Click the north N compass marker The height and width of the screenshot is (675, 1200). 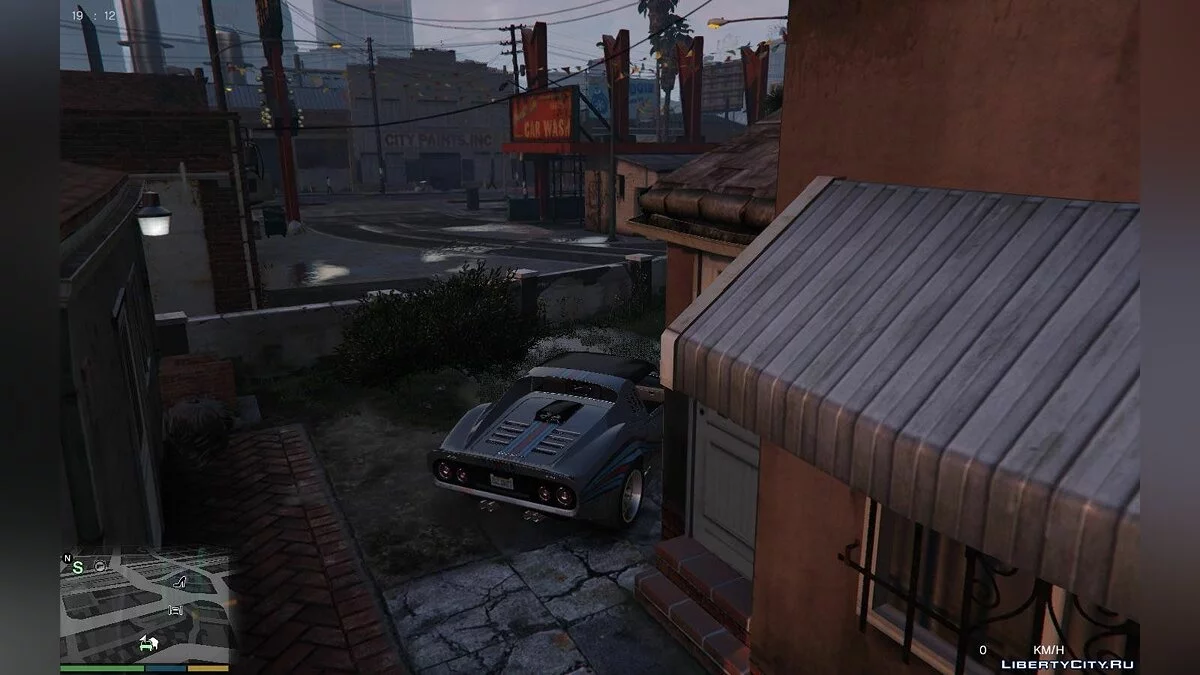(x=67, y=558)
